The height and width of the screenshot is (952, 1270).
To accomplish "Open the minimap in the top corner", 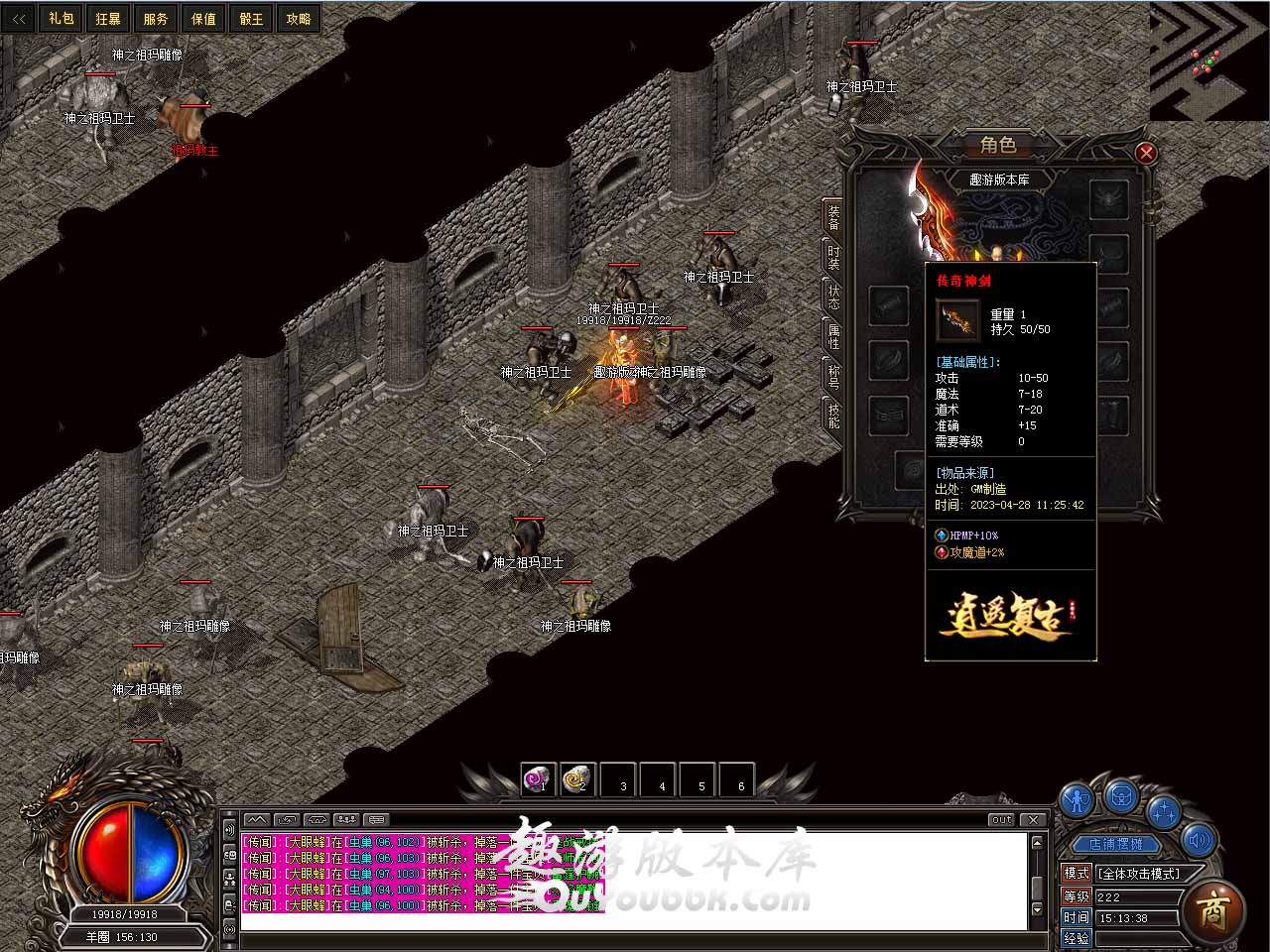I will [x=1209, y=59].
